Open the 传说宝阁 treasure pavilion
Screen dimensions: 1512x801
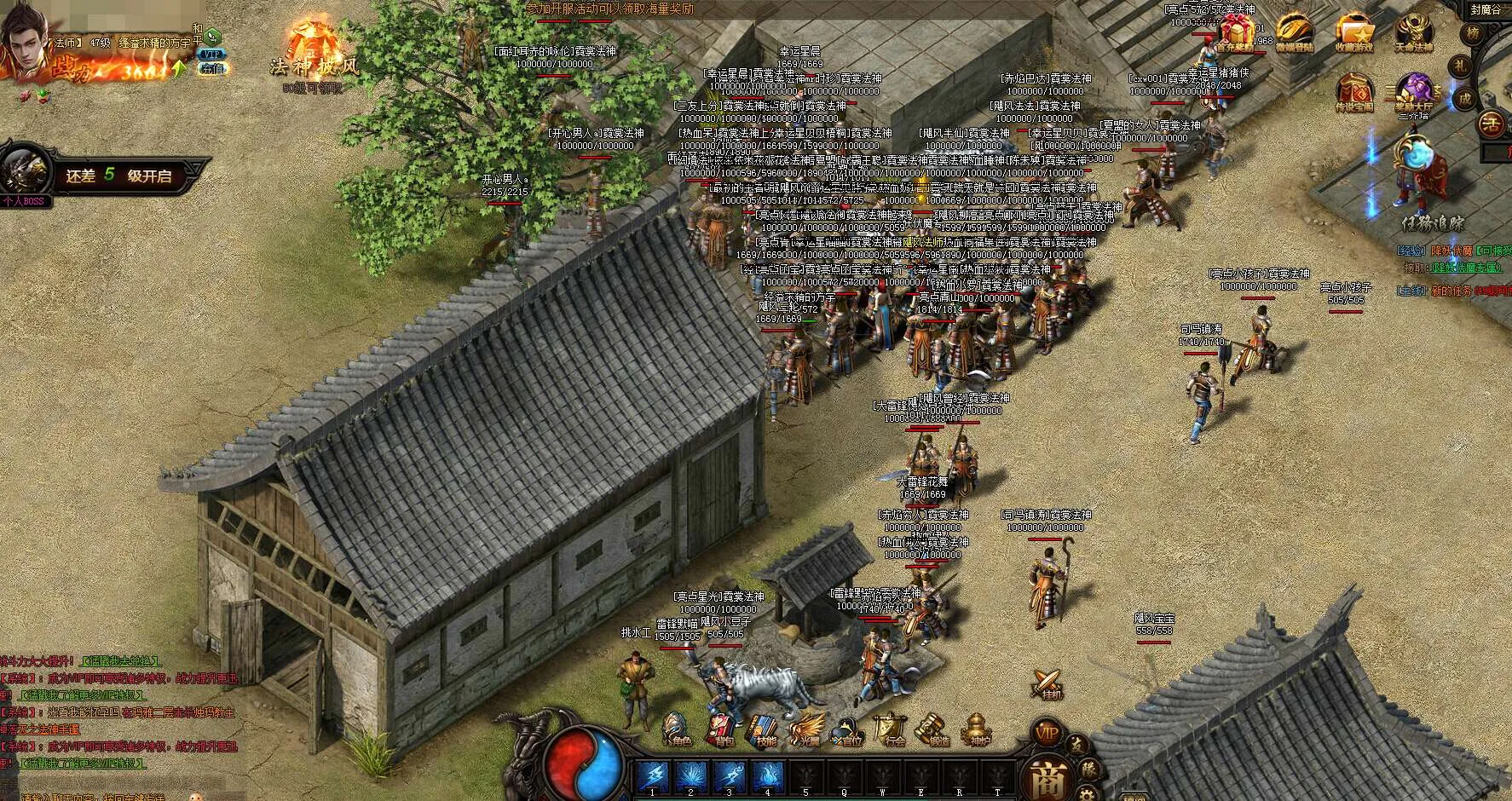tap(1354, 92)
